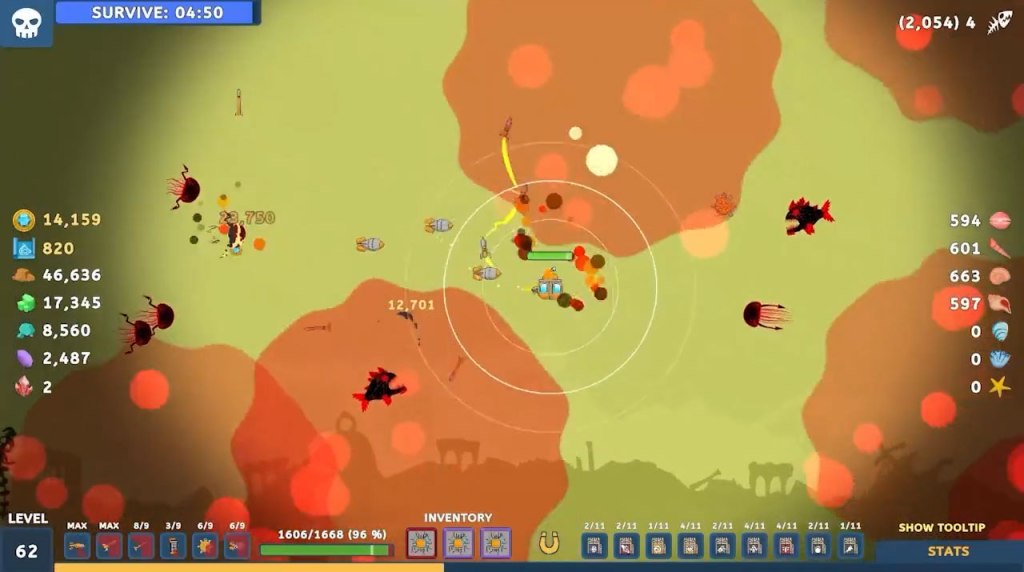
Task: Select the red-bordered inventory slot
Action: tap(421, 543)
